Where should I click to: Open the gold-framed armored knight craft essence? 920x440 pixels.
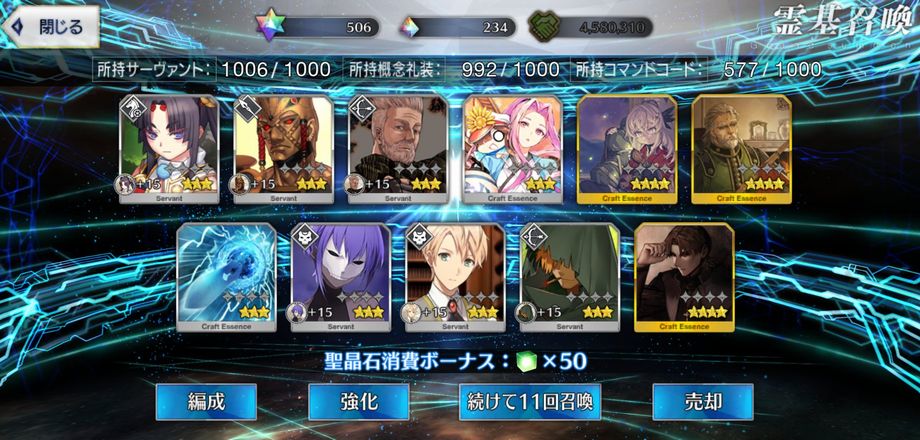[x=741, y=148]
